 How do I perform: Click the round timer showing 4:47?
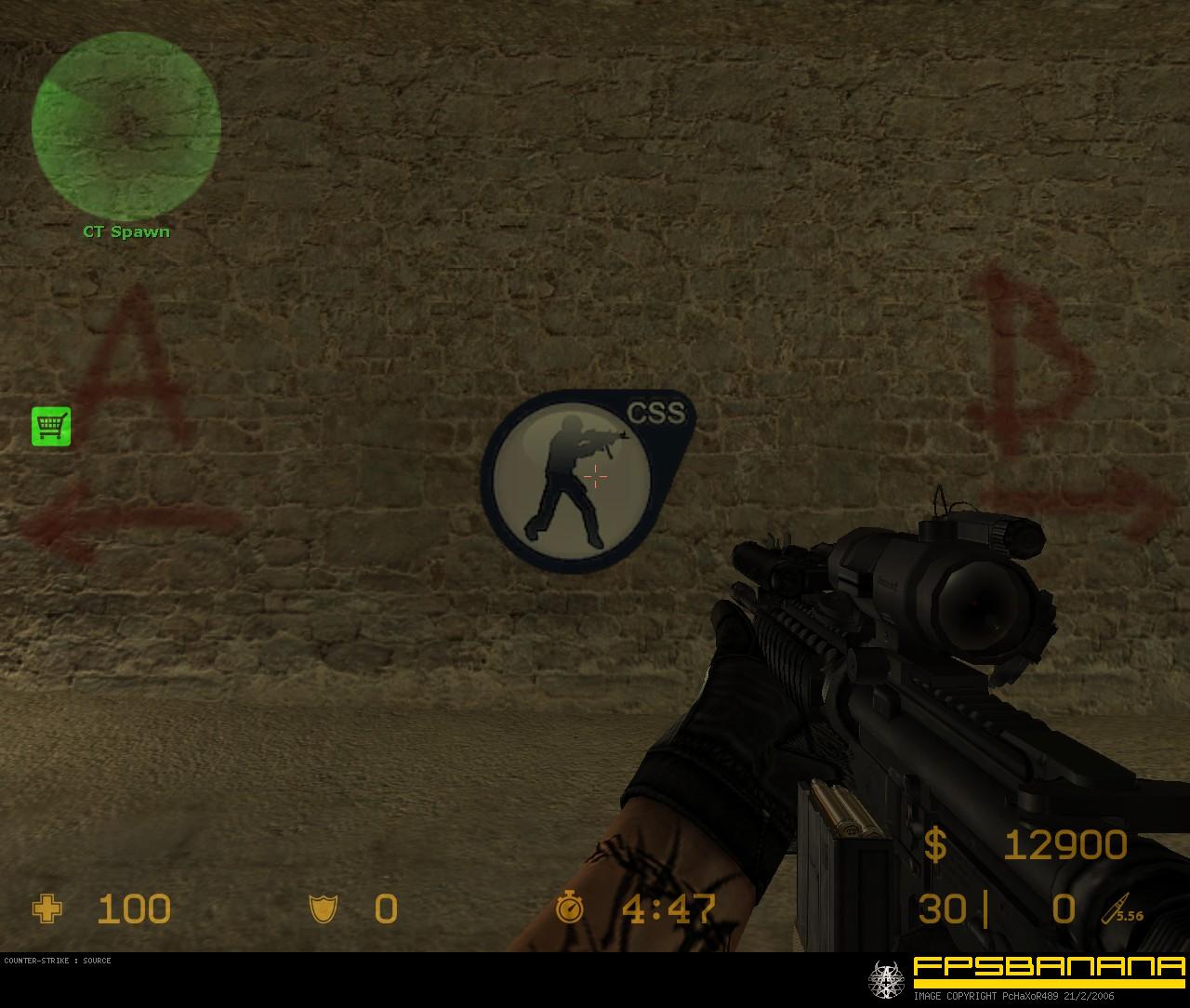(668, 909)
